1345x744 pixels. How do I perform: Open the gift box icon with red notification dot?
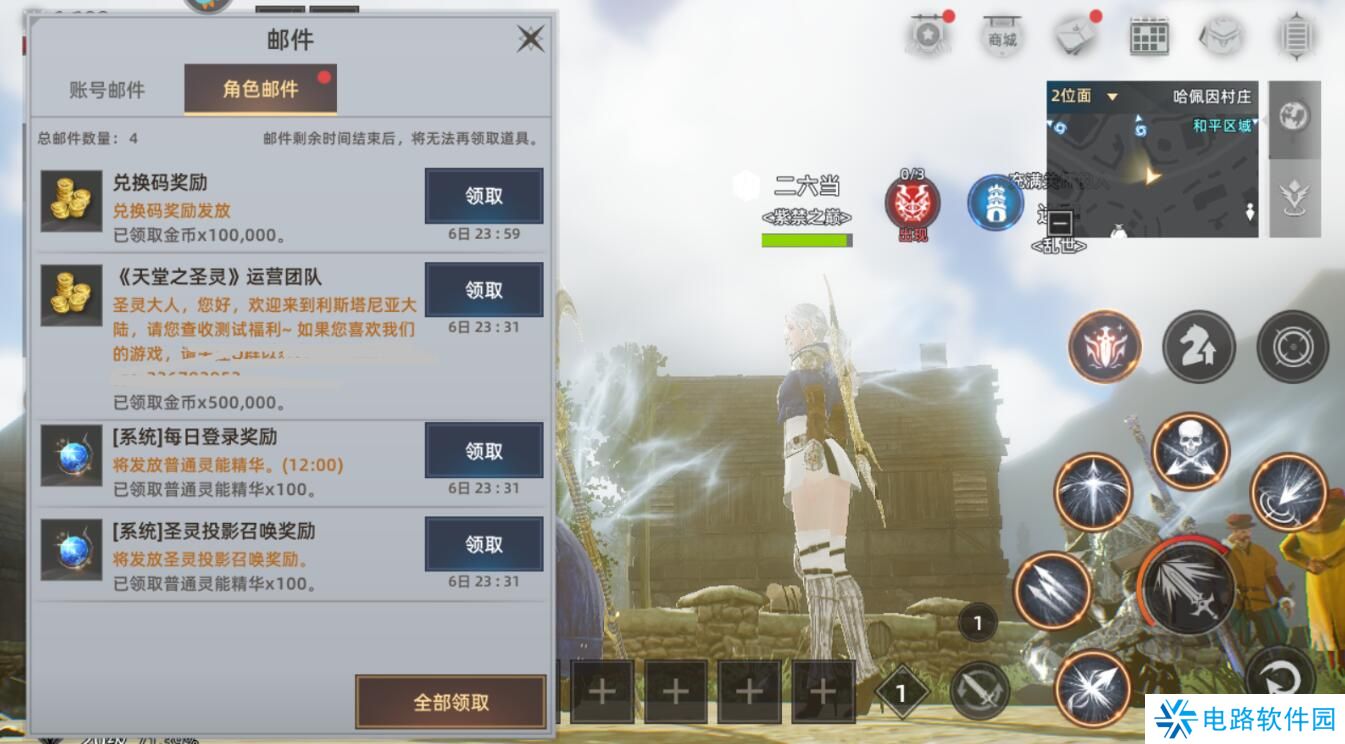pyautogui.click(x=1075, y=33)
